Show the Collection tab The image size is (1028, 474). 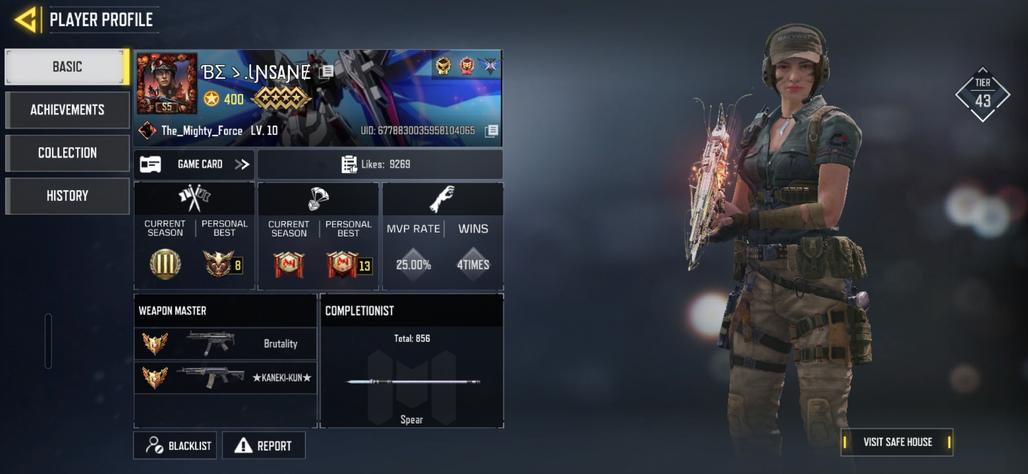[x=67, y=153]
